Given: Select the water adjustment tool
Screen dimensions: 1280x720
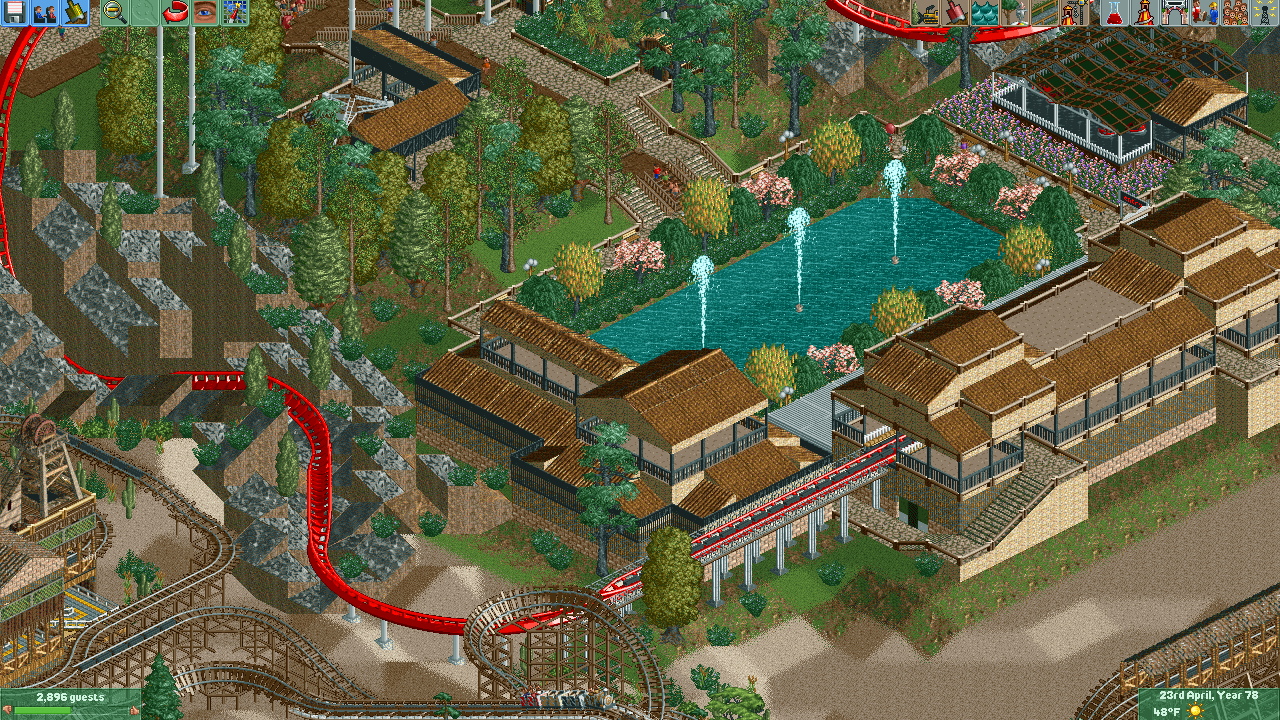Looking at the screenshot, I should 985,13.
